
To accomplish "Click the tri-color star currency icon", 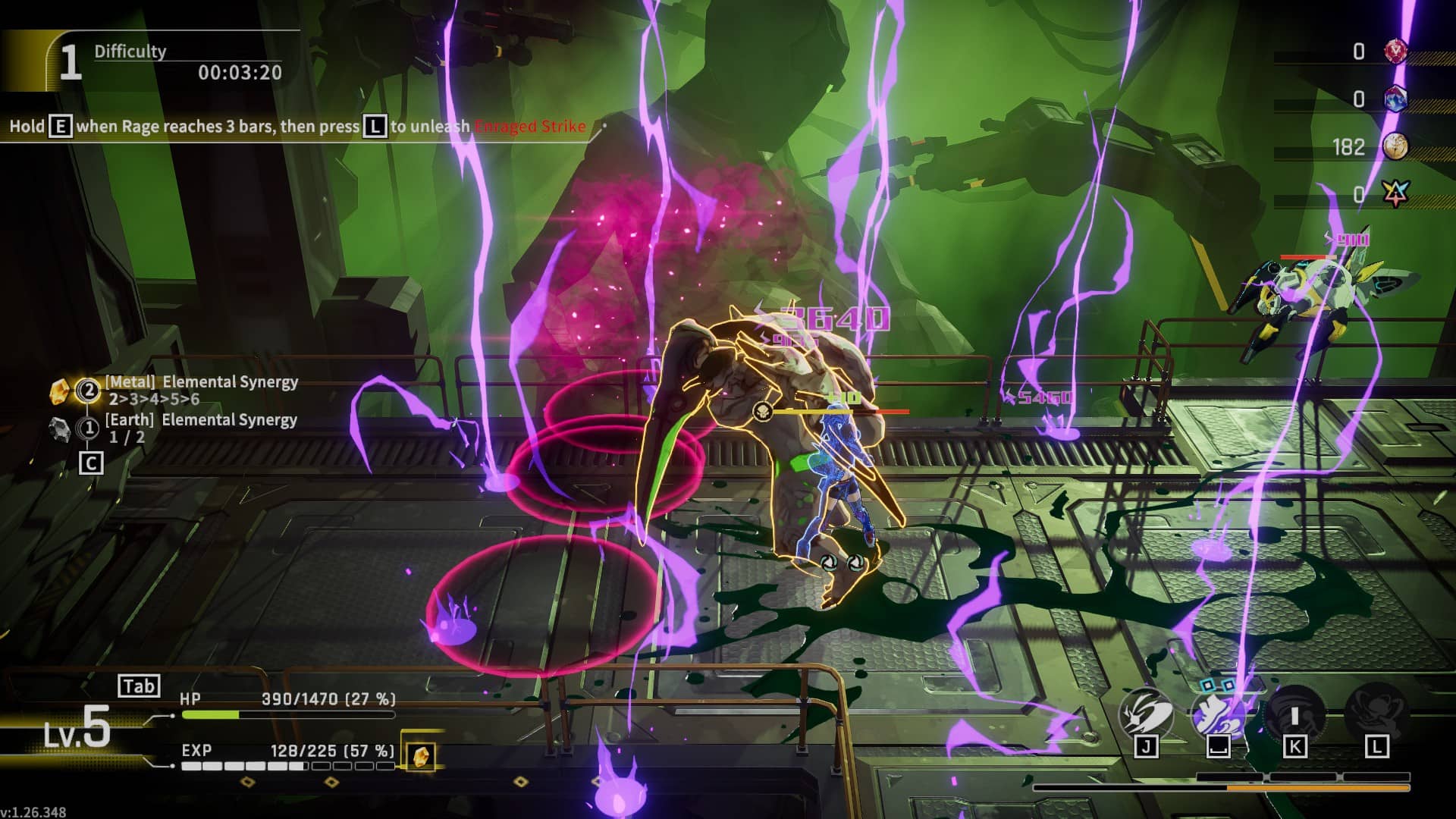I will pyautogui.click(x=1395, y=195).
